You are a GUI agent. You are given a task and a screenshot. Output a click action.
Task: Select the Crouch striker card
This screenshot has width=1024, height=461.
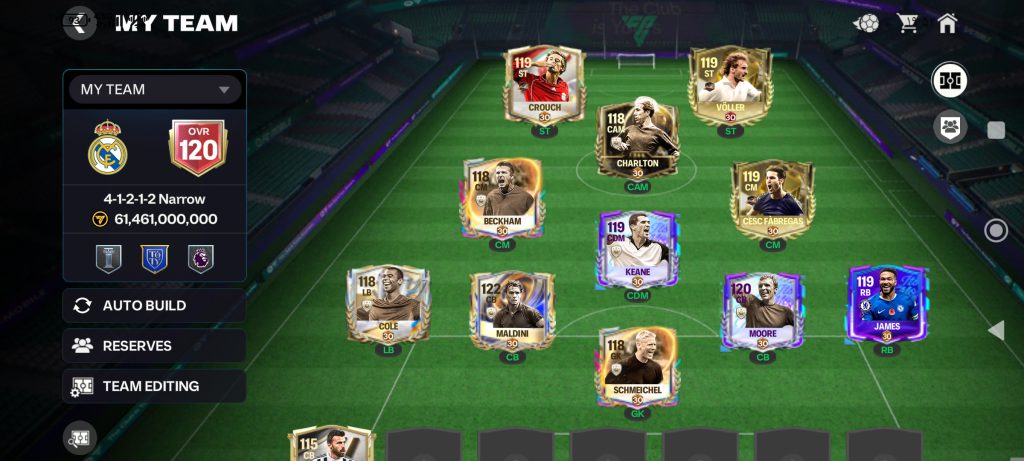[544, 85]
